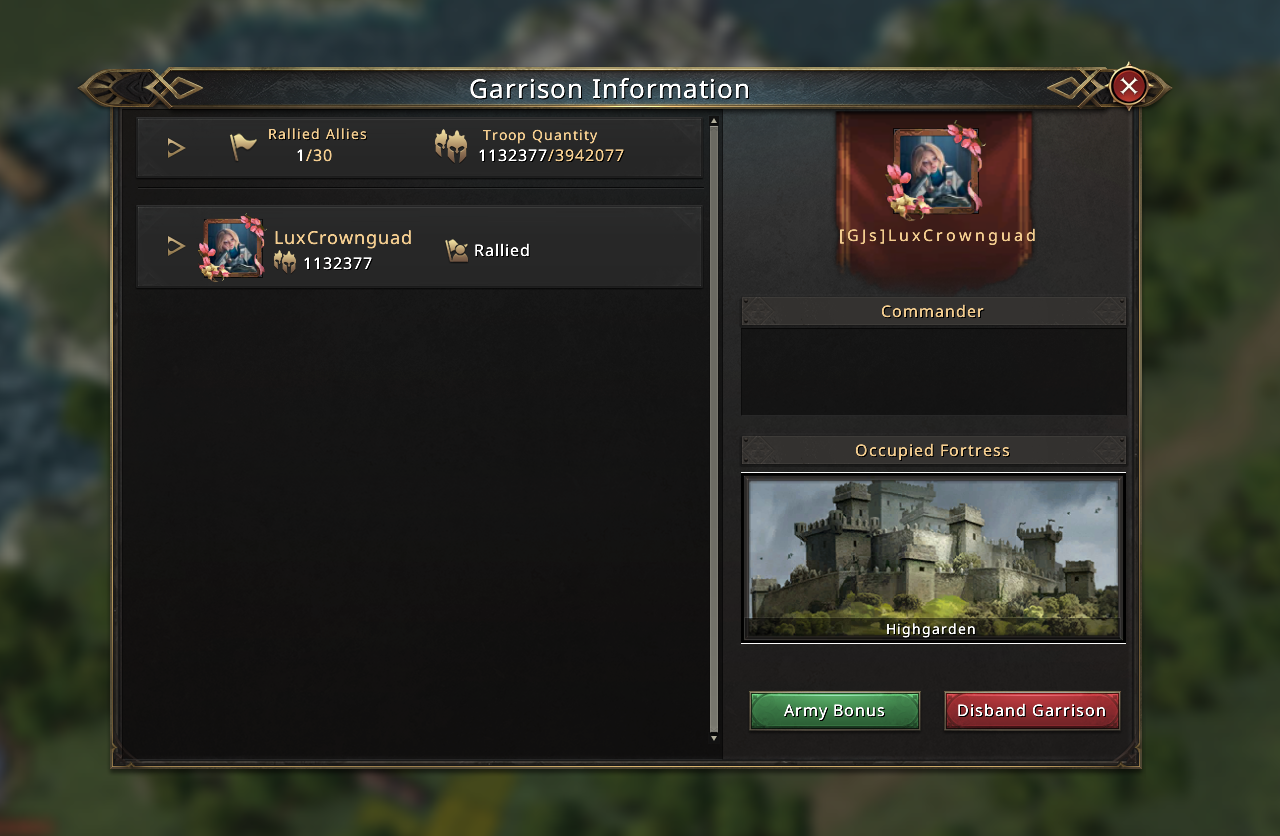Expand the Rallied Allies summary row arrow

[176, 148]
